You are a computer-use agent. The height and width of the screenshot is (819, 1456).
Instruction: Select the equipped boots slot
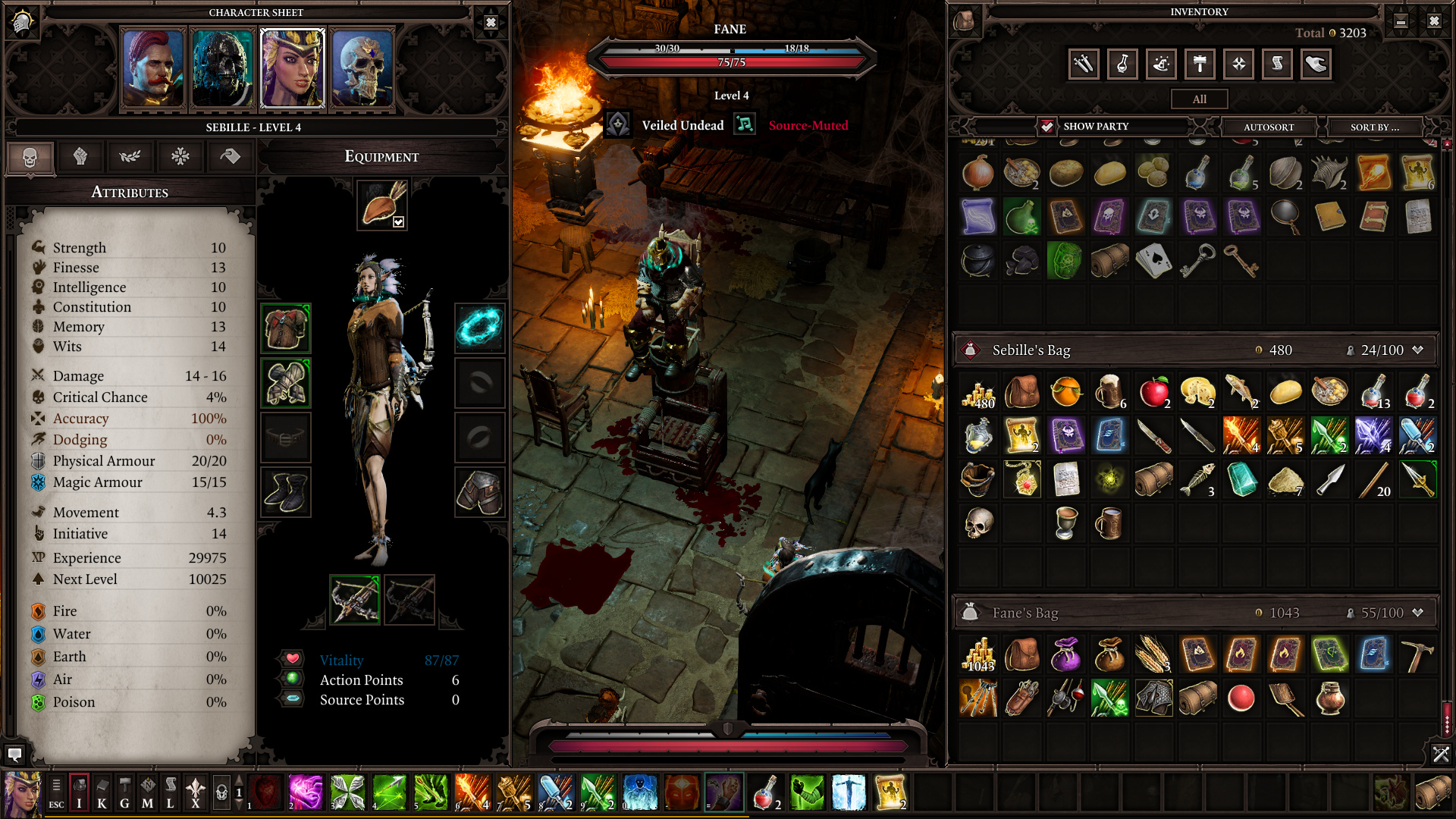click(x=286, y=491)
